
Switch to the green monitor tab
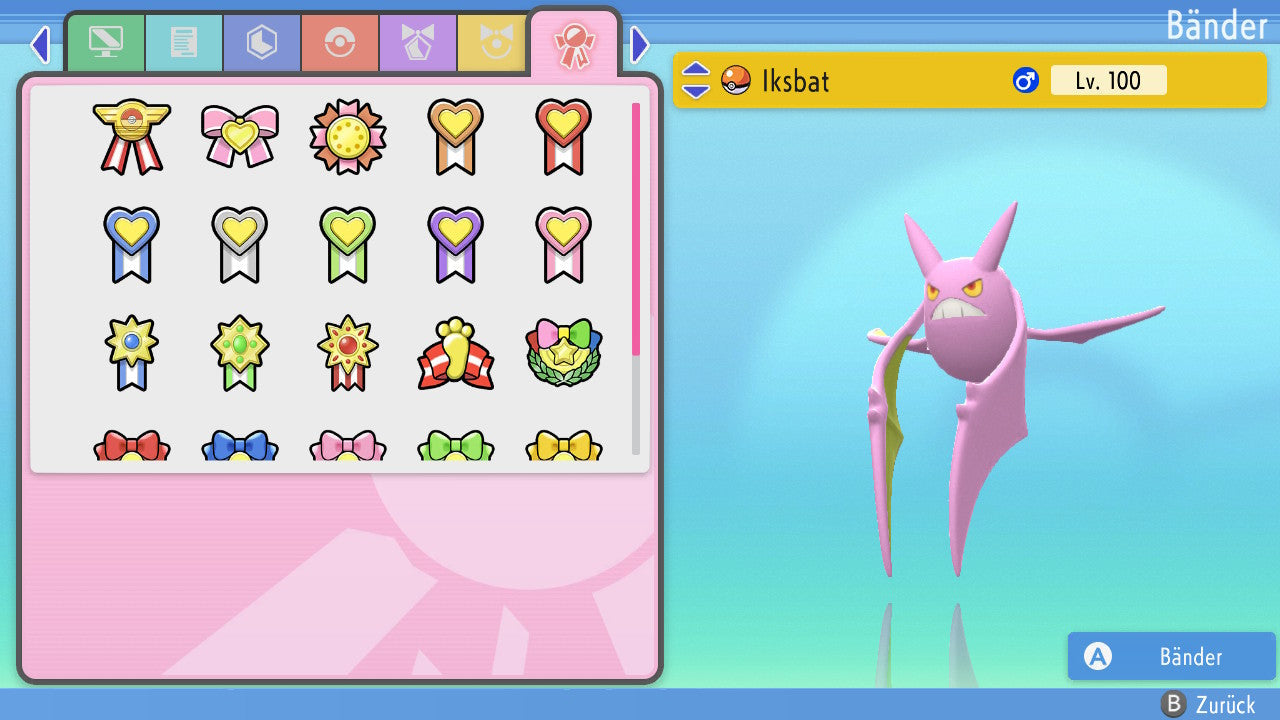(105, 44)
